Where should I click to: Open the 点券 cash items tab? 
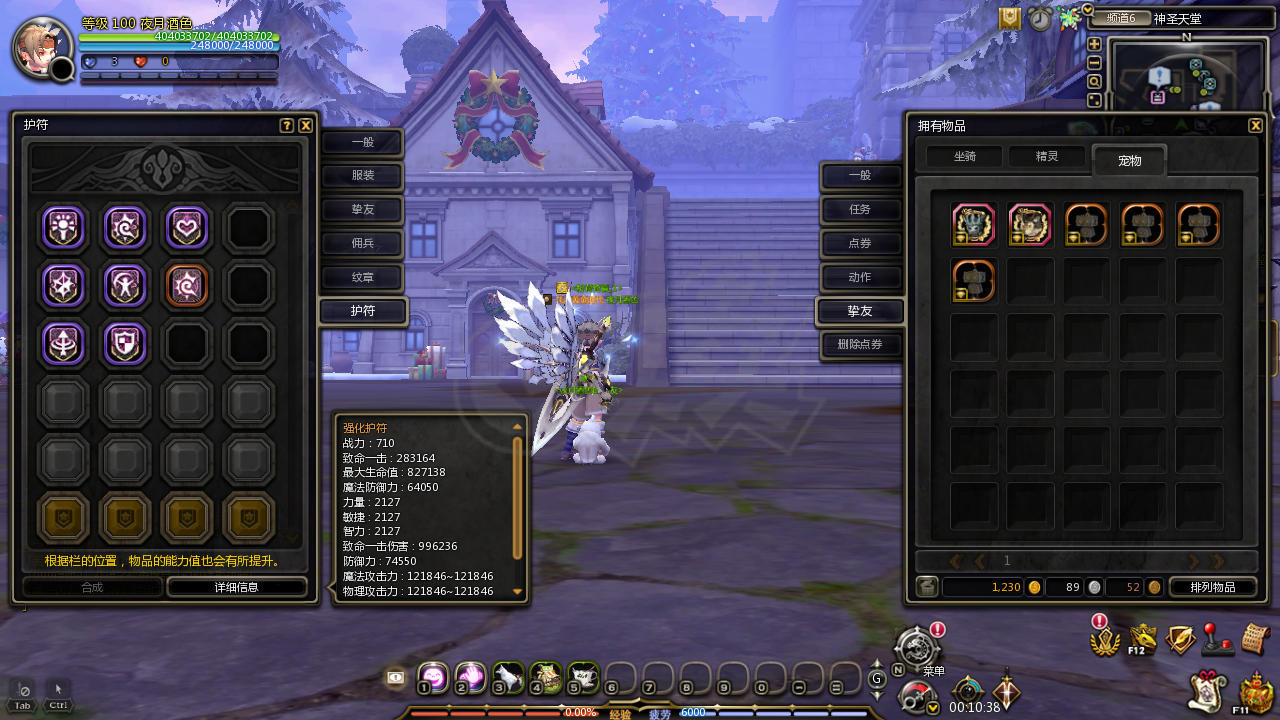[x=860, y=243]
